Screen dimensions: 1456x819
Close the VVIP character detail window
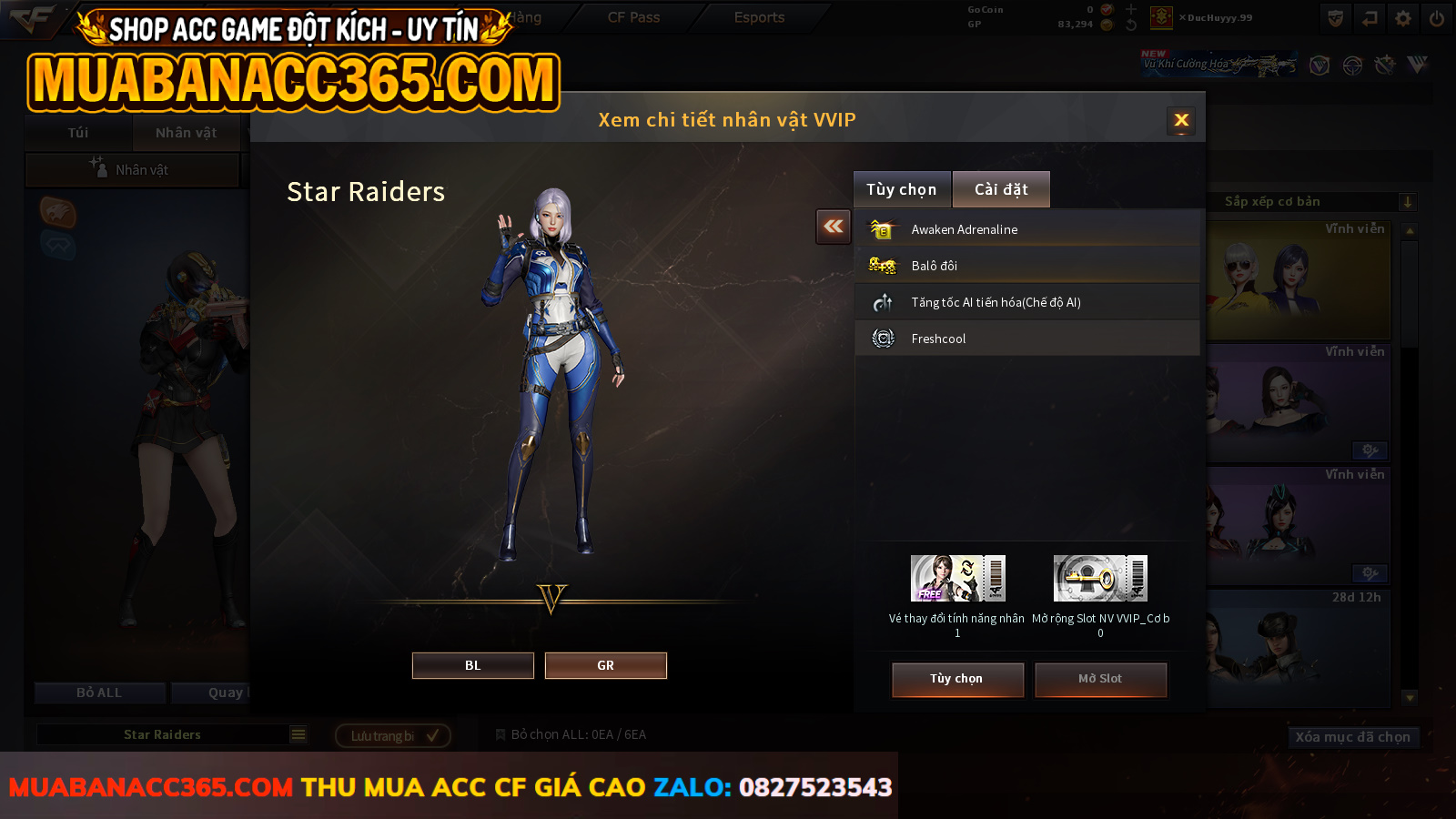point(1181,120)
